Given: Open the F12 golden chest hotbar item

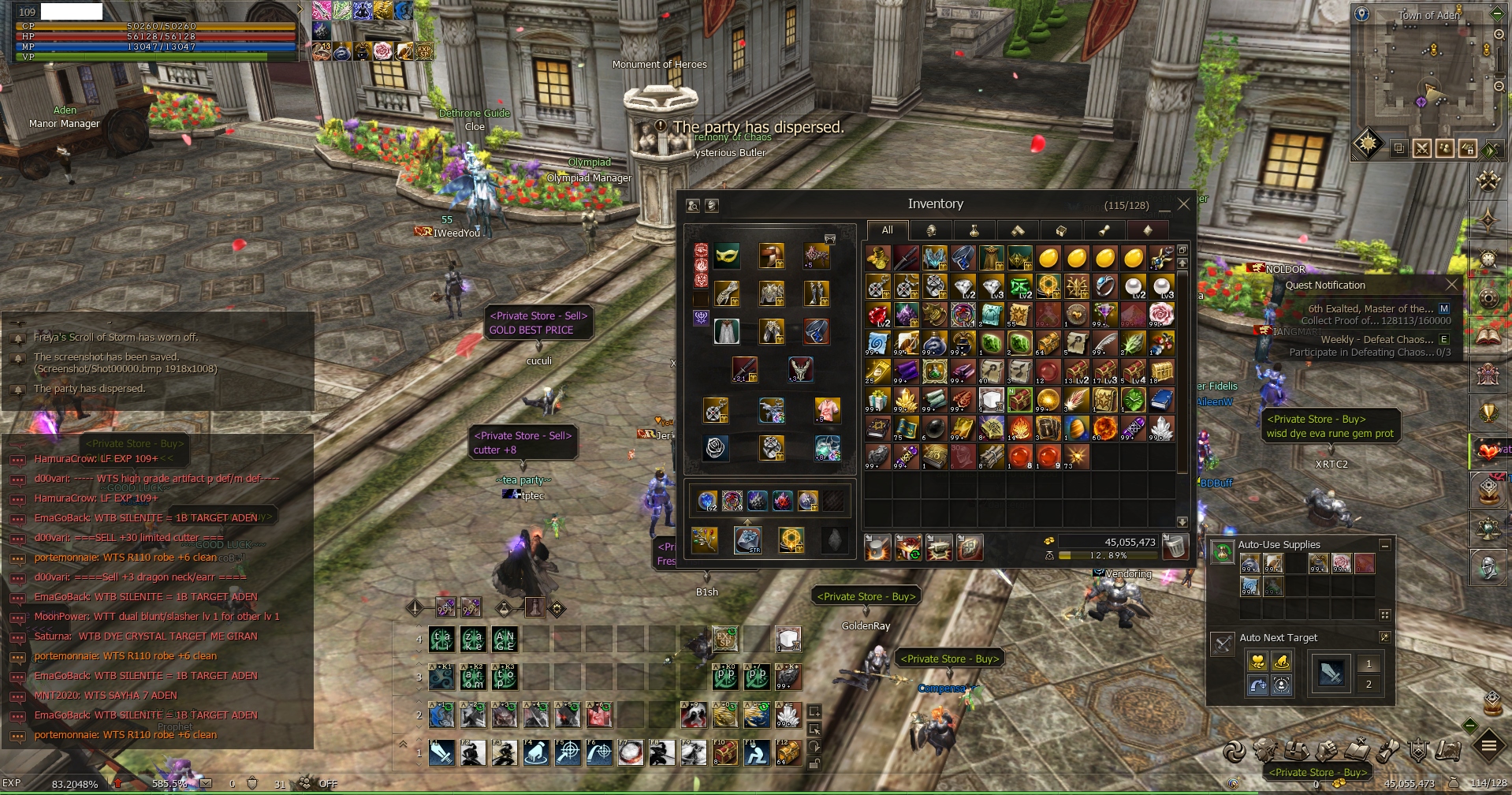Looking at the screenshot, I should (788, 753).
